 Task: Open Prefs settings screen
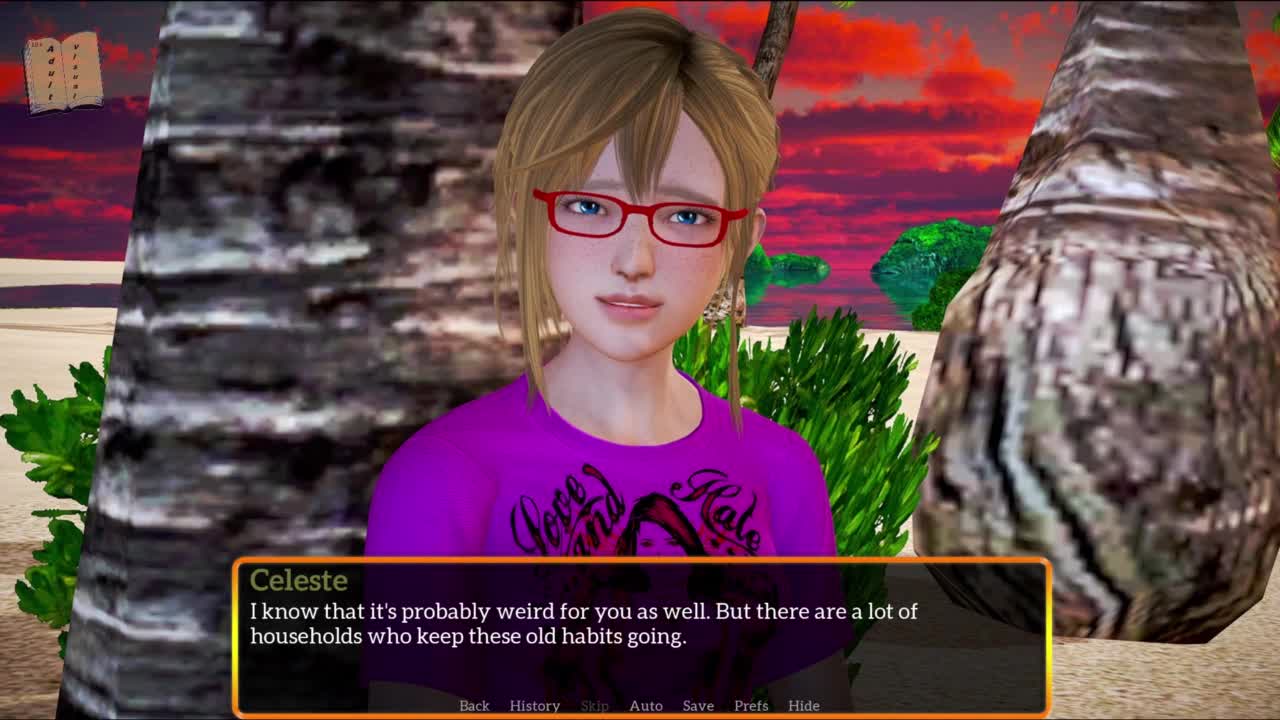[751, 705]
